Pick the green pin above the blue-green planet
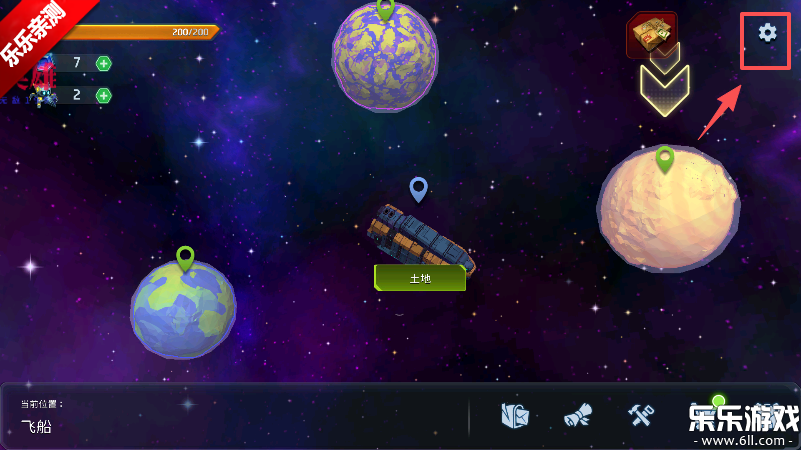The width and height of the screenshot is (801, 450). click(x=185, y=258)
